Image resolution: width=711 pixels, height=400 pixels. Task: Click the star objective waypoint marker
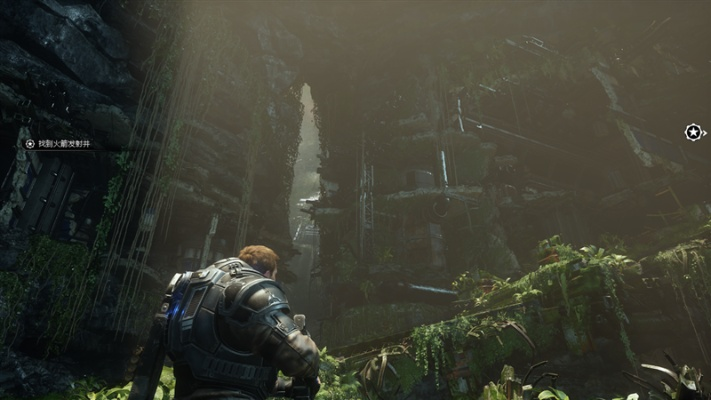tap(693, 132)
